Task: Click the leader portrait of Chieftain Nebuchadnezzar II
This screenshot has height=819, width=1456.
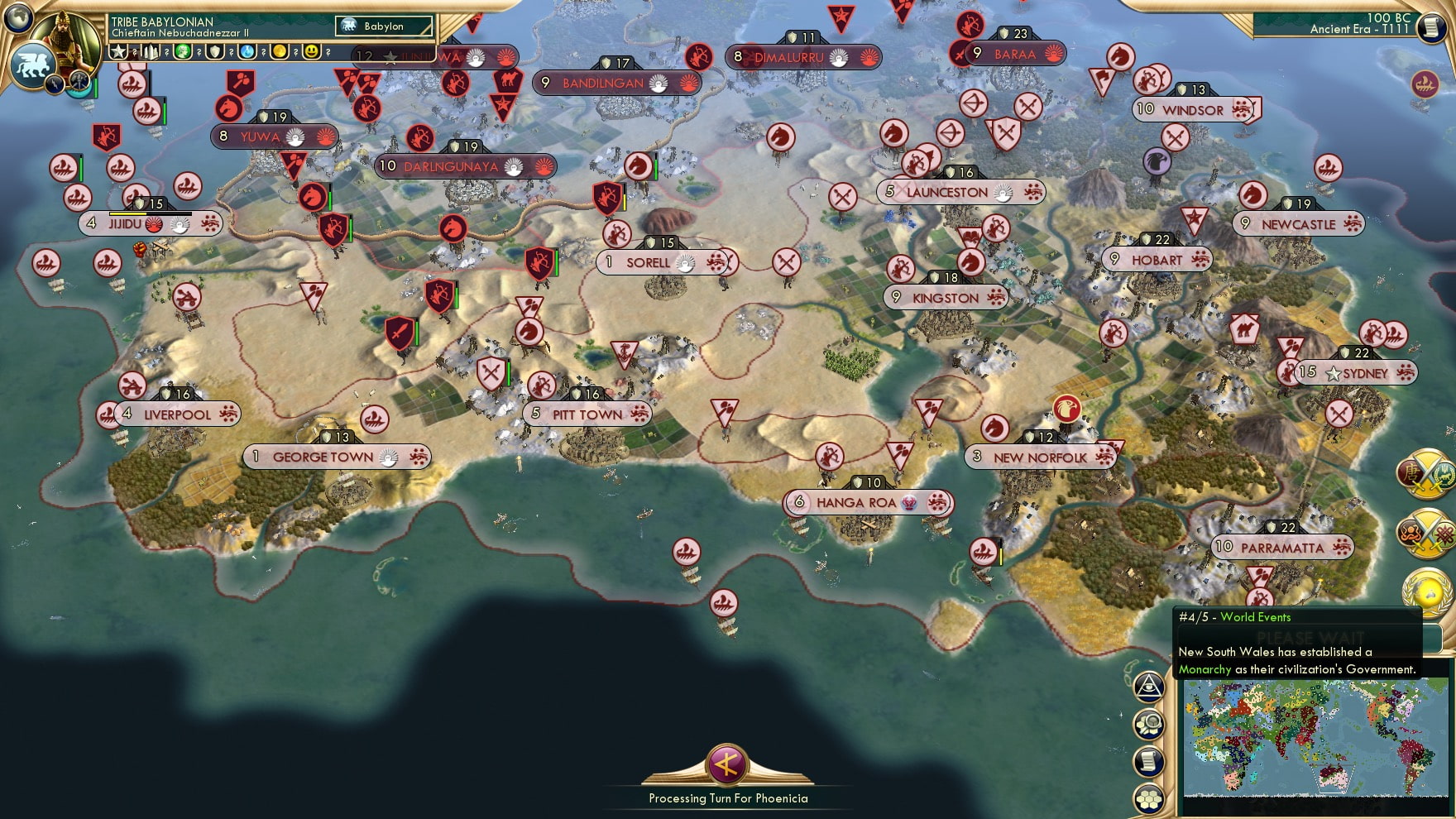Action: (66, 37)
